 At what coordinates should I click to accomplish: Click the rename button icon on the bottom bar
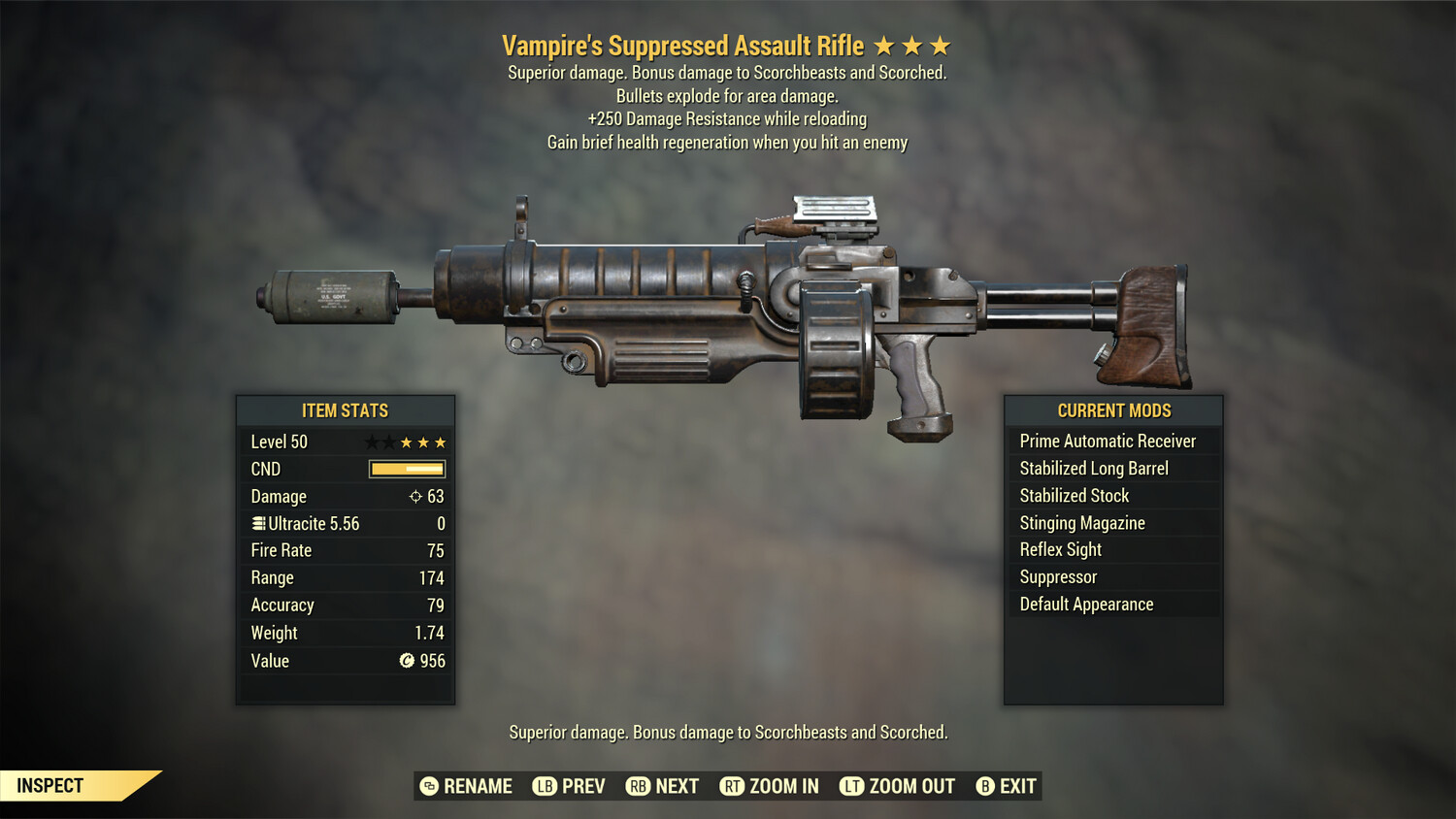point(427,786)
